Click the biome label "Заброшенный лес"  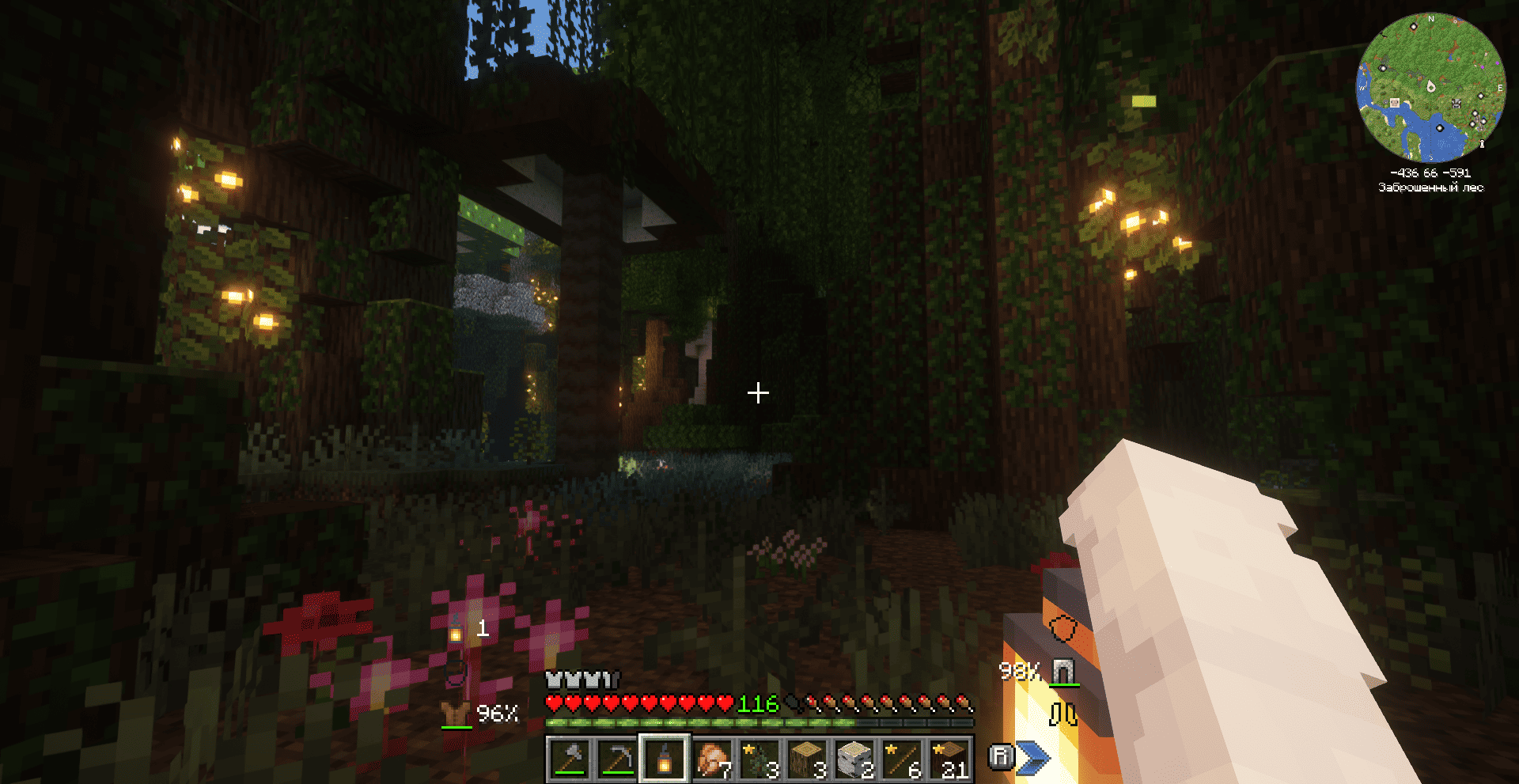pyautogui.click(x=1431, y=187)
